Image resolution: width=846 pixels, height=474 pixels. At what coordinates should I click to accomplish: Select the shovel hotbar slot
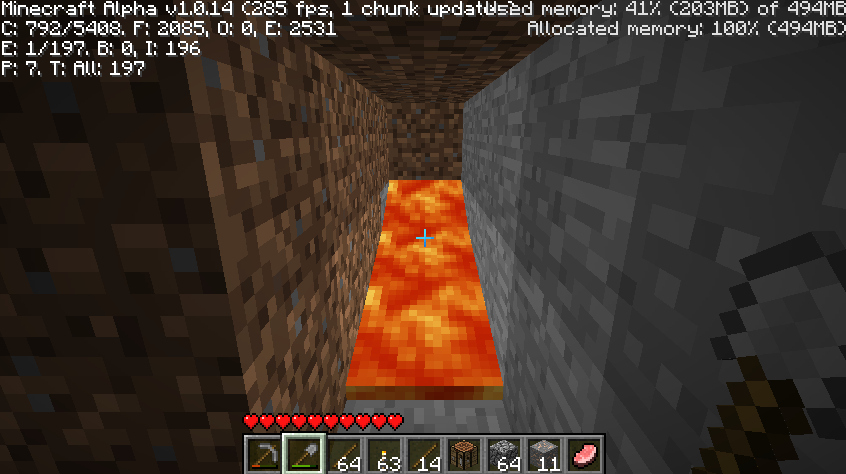pos(303,455)
